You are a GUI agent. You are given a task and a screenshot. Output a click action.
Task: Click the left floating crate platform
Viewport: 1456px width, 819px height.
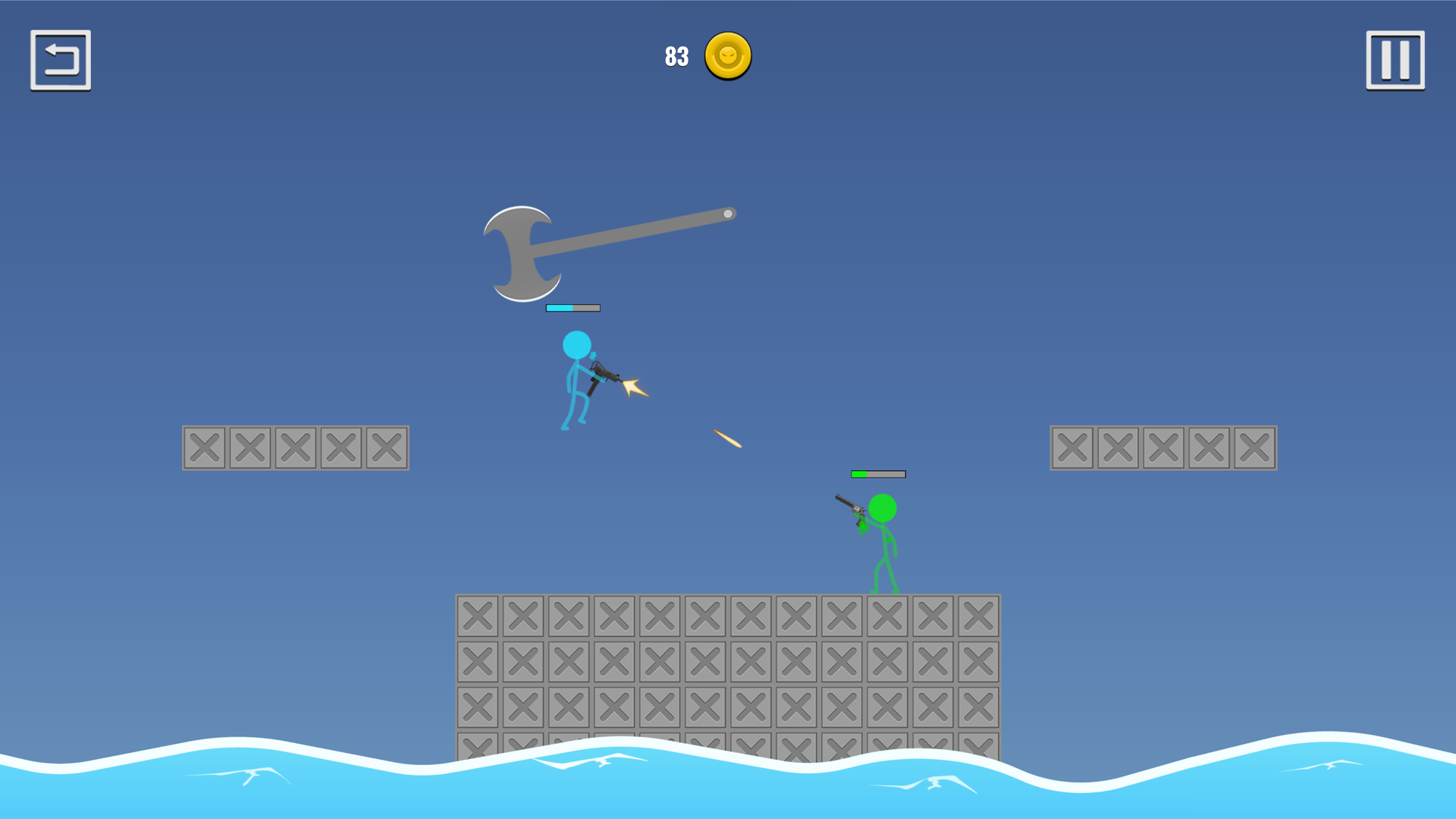pyautogui.click(x=295, y=447)
